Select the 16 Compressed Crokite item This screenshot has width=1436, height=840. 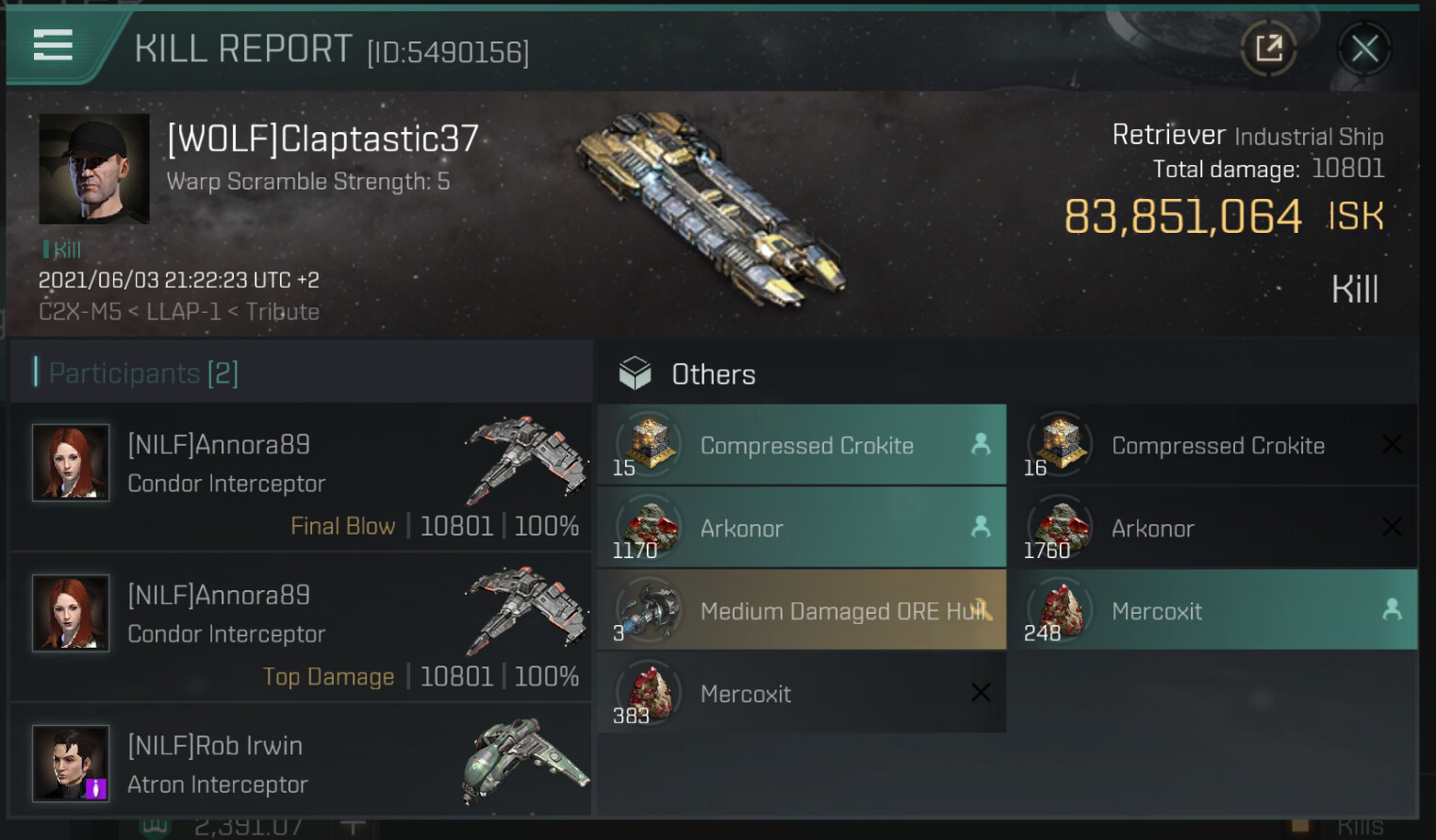1213,445
